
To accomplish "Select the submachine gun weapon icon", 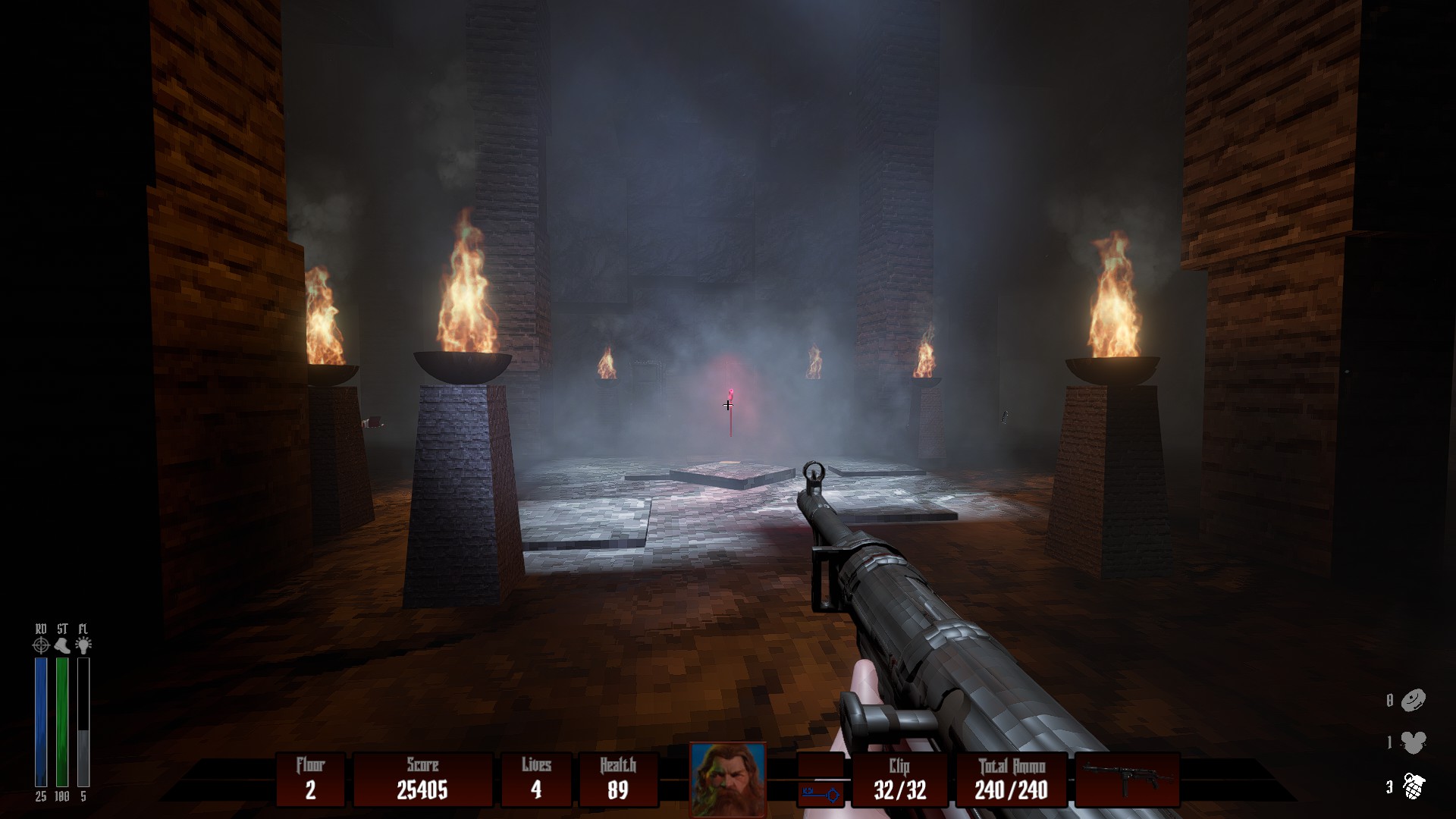I will (1127, 778).
